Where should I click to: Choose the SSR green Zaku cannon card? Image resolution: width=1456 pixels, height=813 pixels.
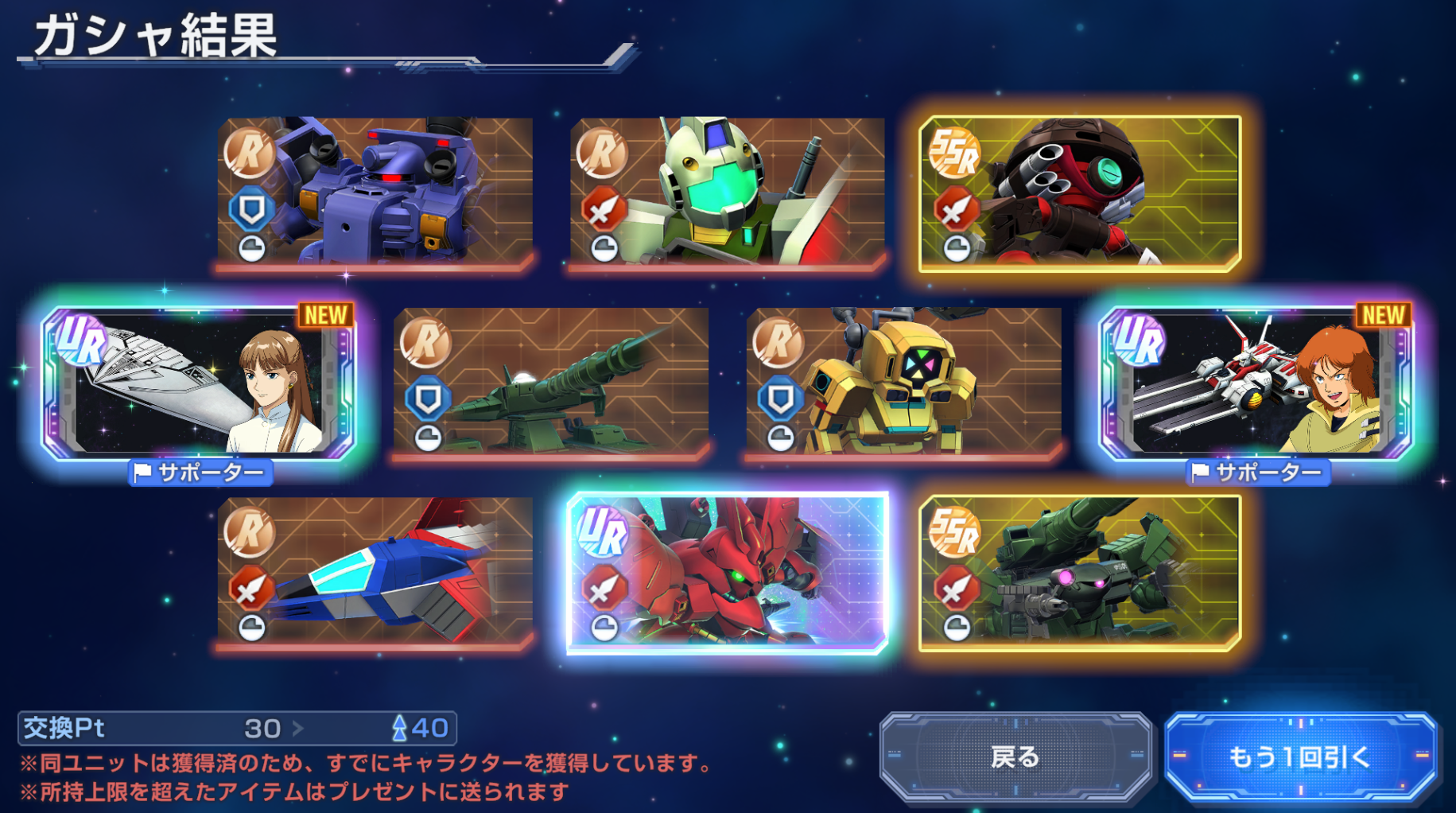pos(1079,573)
